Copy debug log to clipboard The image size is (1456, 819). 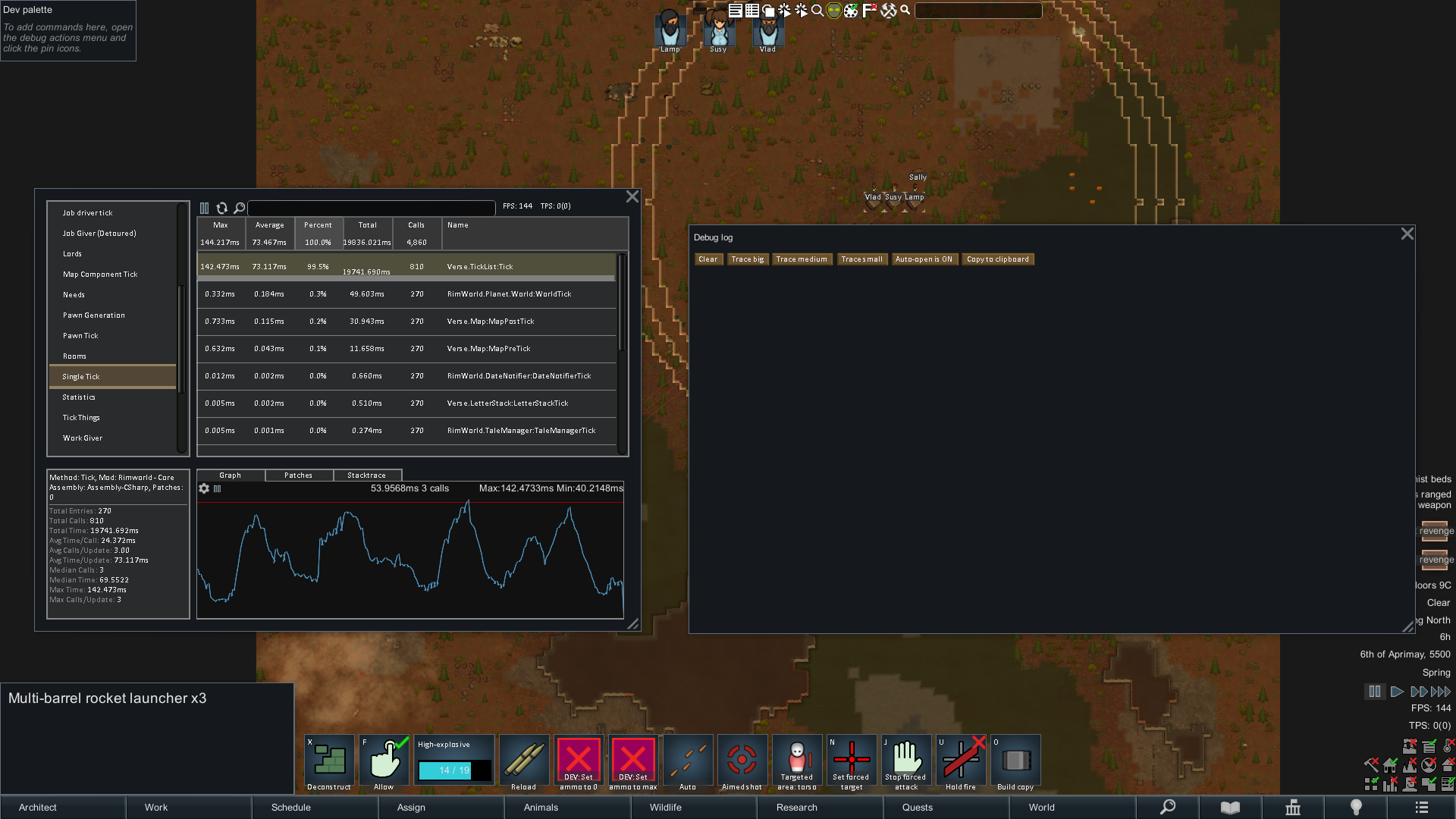pos(998,259)
